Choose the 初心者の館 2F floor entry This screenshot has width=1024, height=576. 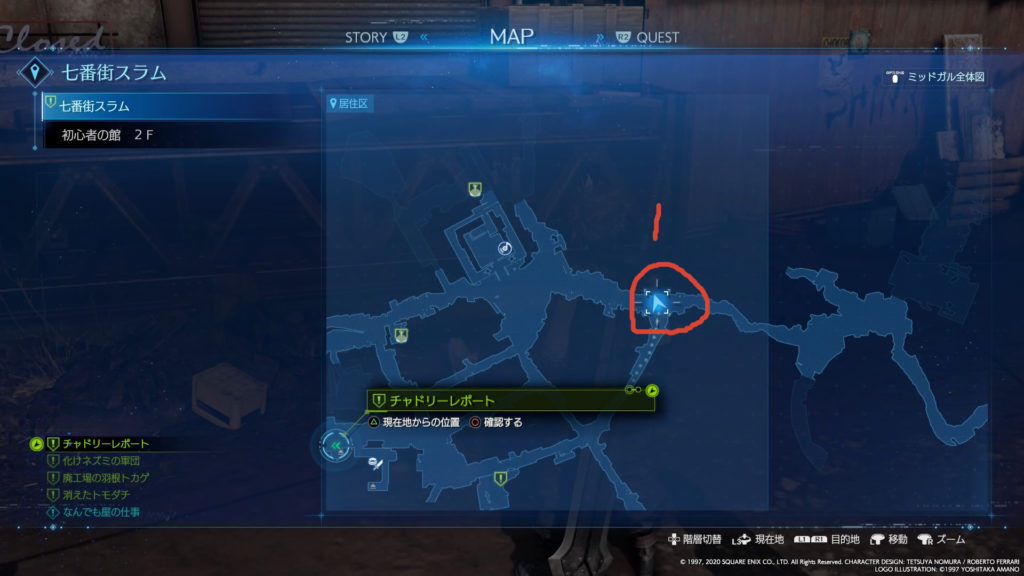tap(99, 135)
